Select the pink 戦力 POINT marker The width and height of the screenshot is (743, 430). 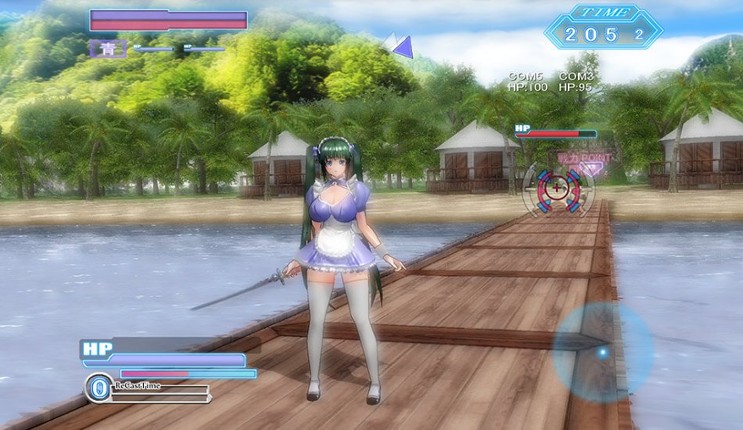[583, 160]
